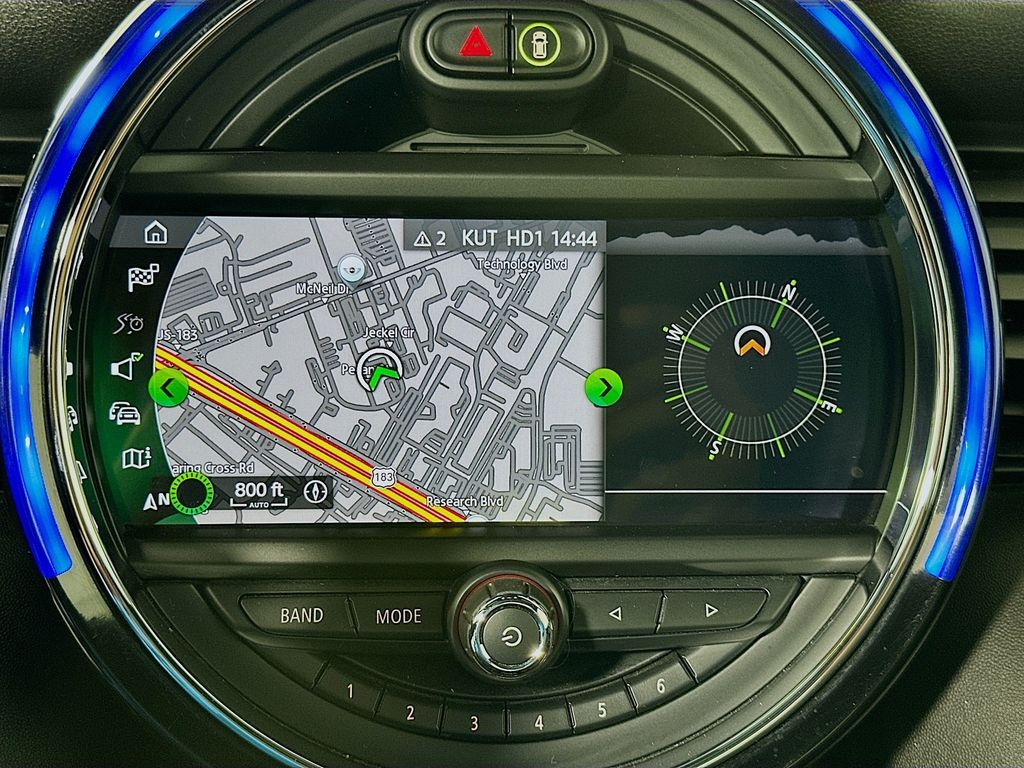Select the map pin near McNeil Dr
Screen dimensions: 1024x768
coord(350,267)
